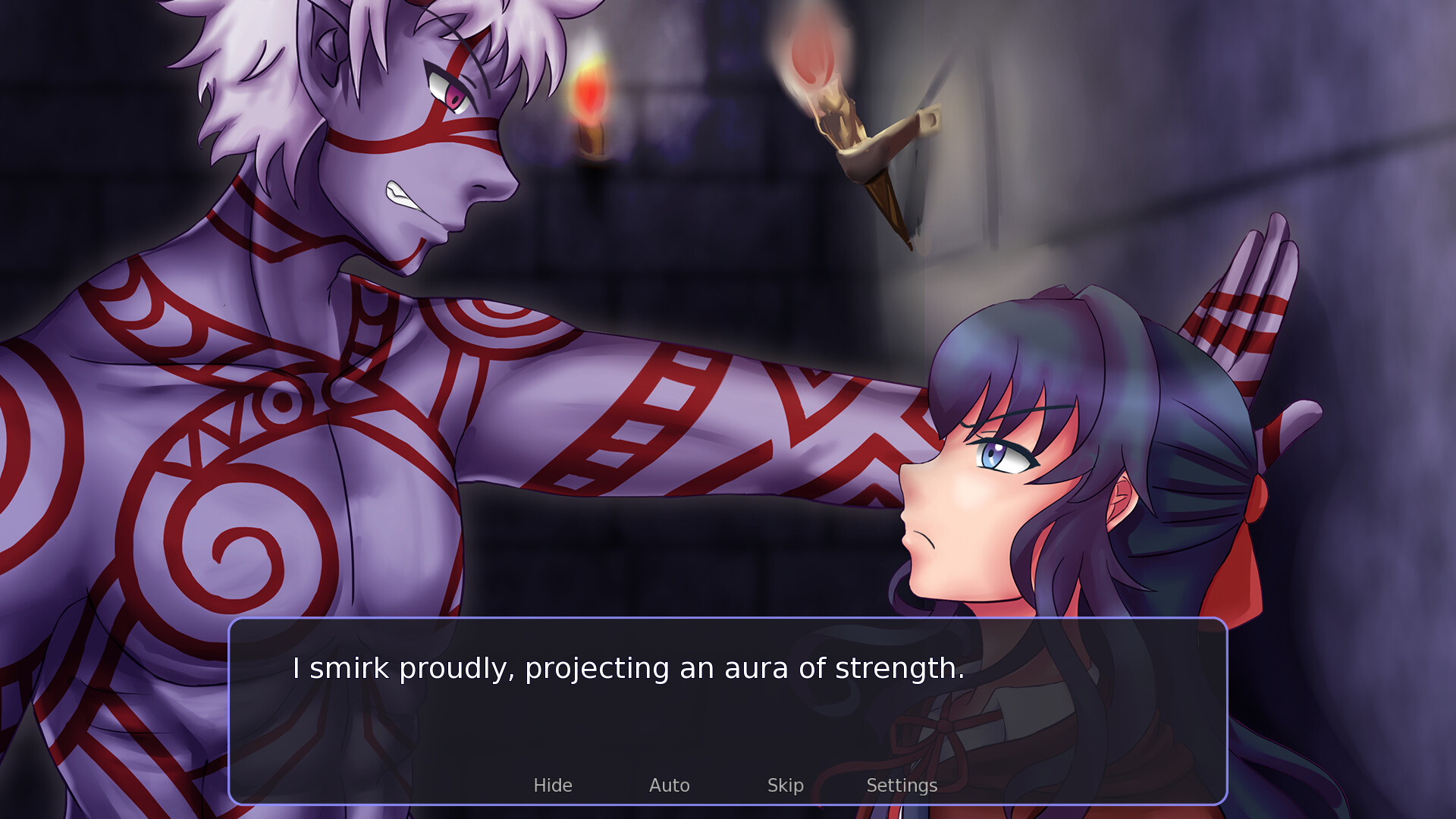Enable Auto text advance mode
Image resolution: width=1456 pixels, height=819 pixels.
tap(670, 786)
